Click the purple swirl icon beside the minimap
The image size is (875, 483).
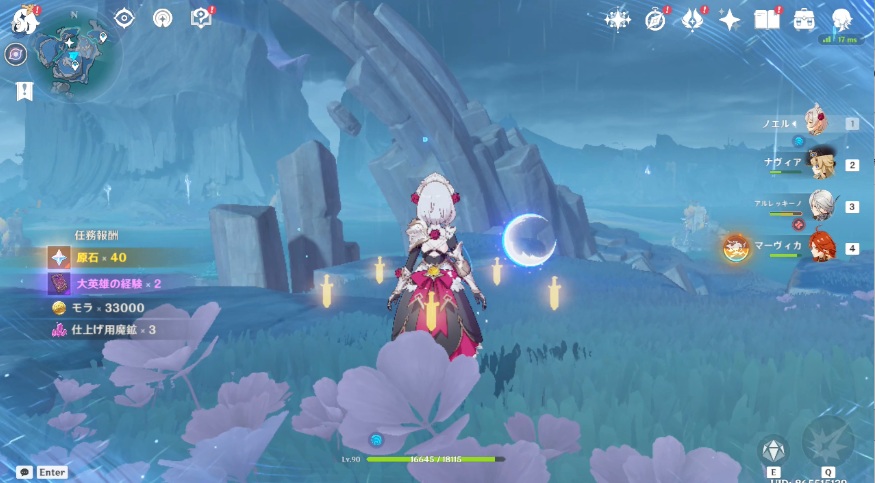pos(16,55)
